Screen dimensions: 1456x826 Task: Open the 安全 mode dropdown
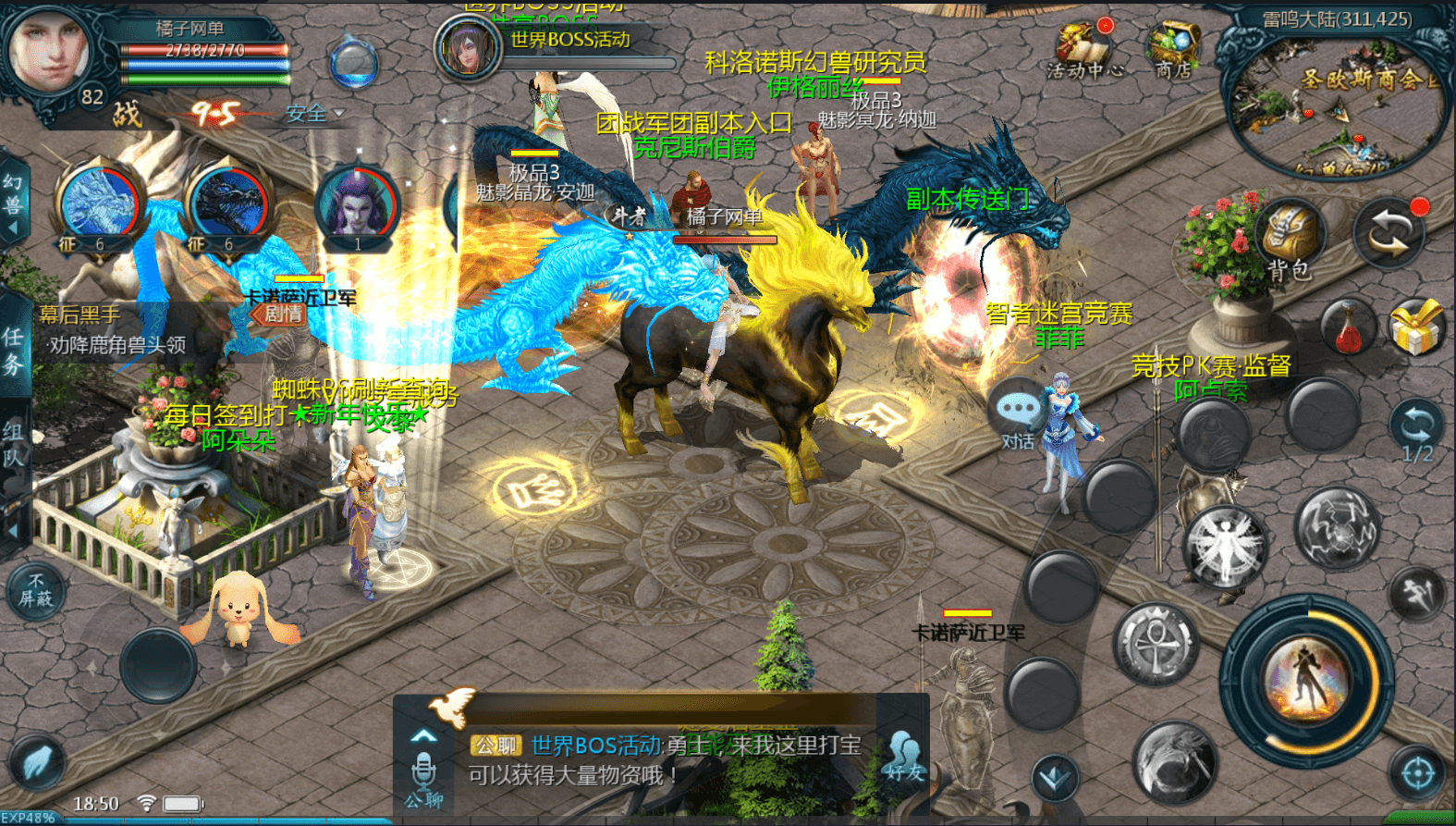(314, 114)
